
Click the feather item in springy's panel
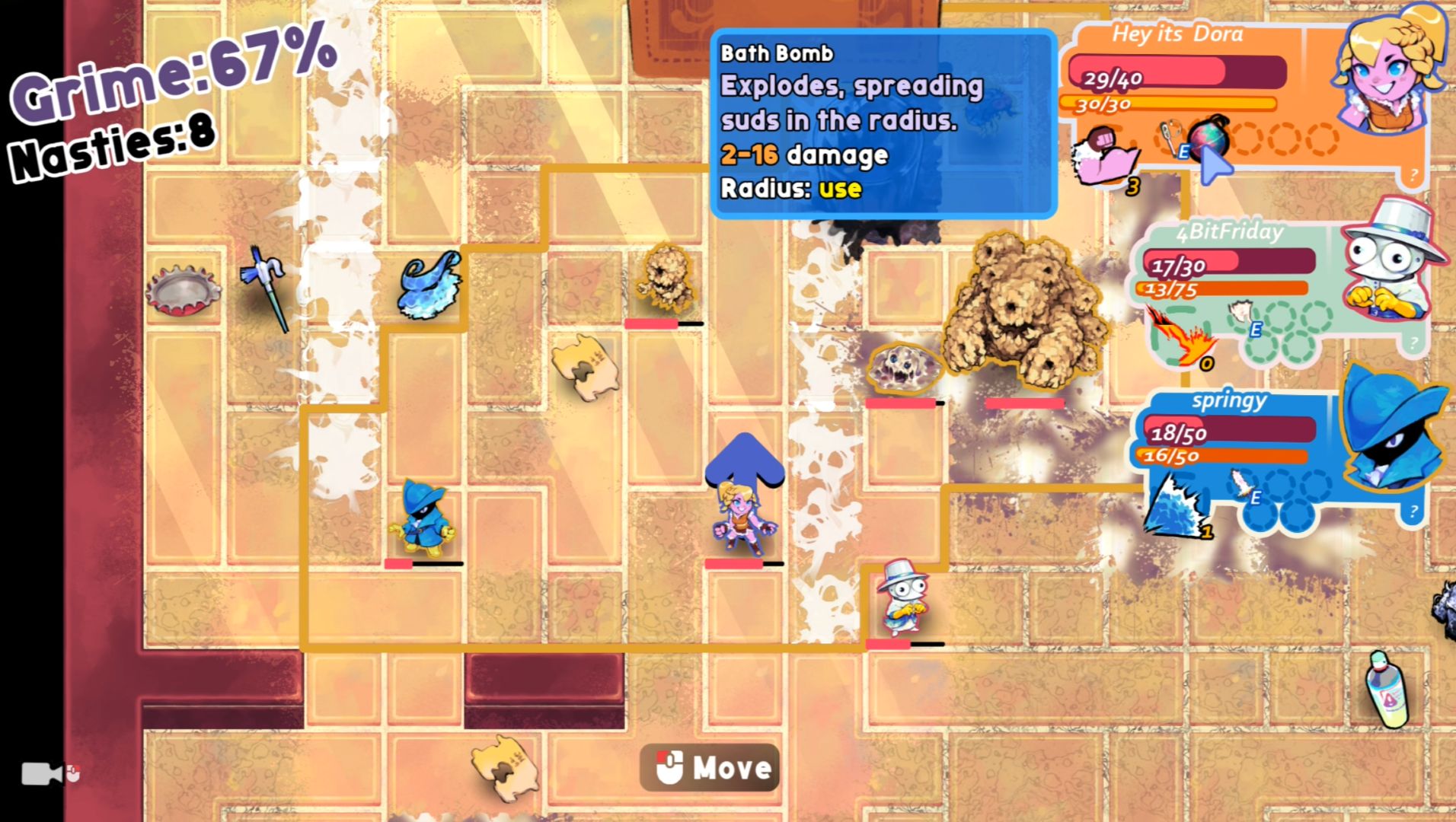click(1241, 481)
